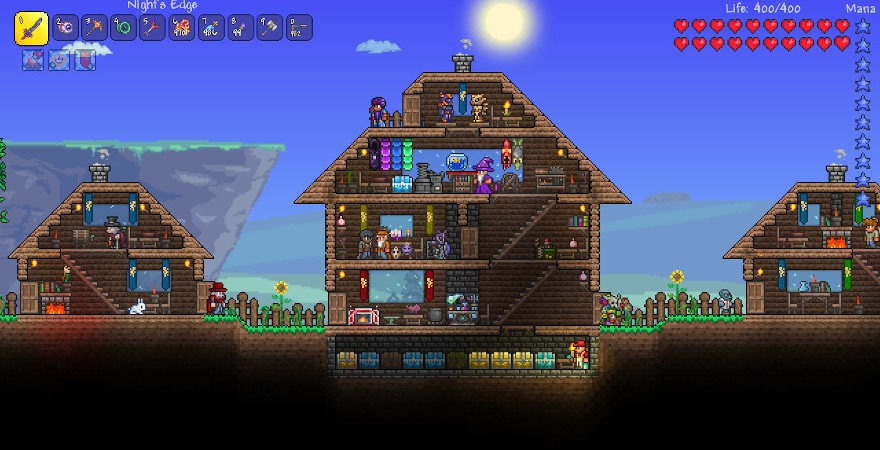Select the gun in the last slot

click(x=299, y=28)
